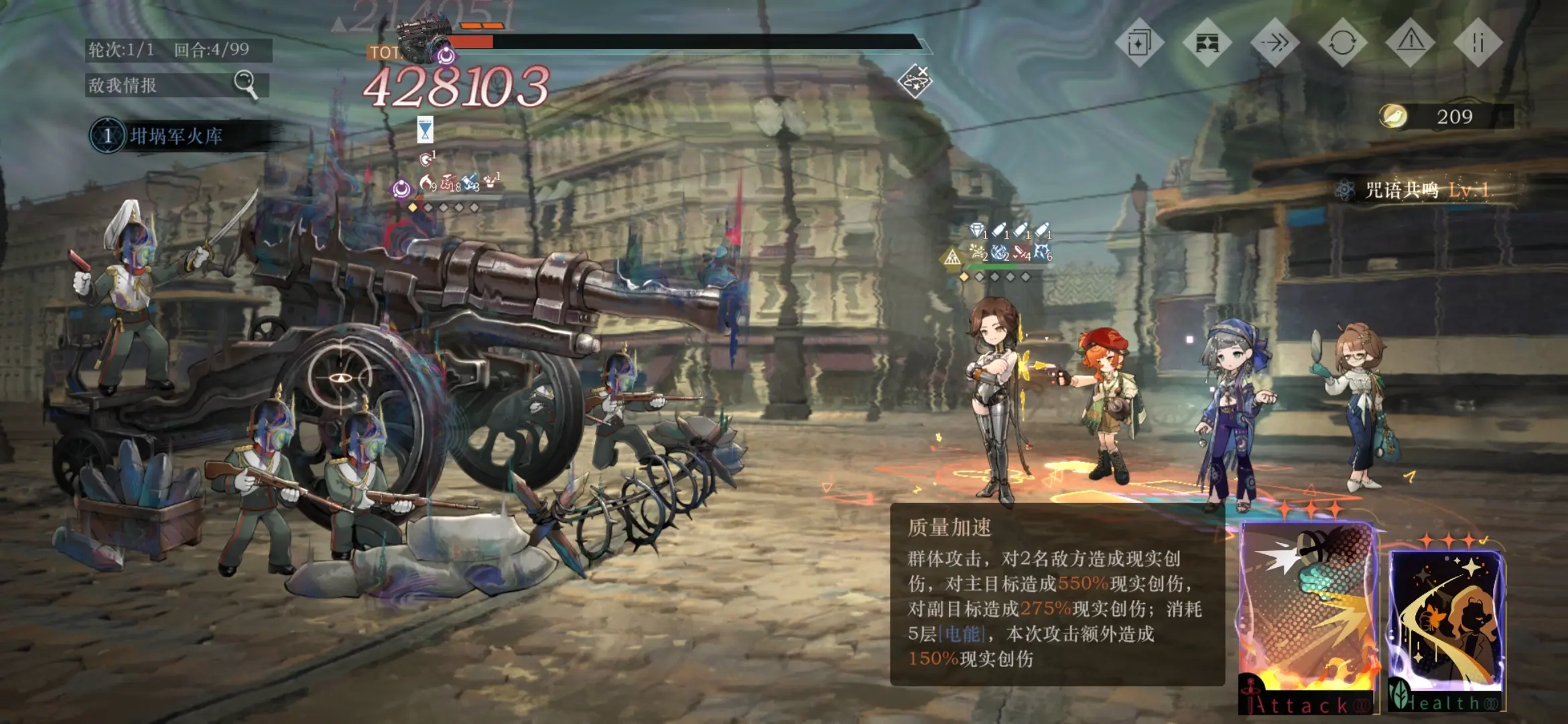1568x724 pixels.
Task: Toggle battle speed with double-arrow button
Action: tap(1275, 44)
